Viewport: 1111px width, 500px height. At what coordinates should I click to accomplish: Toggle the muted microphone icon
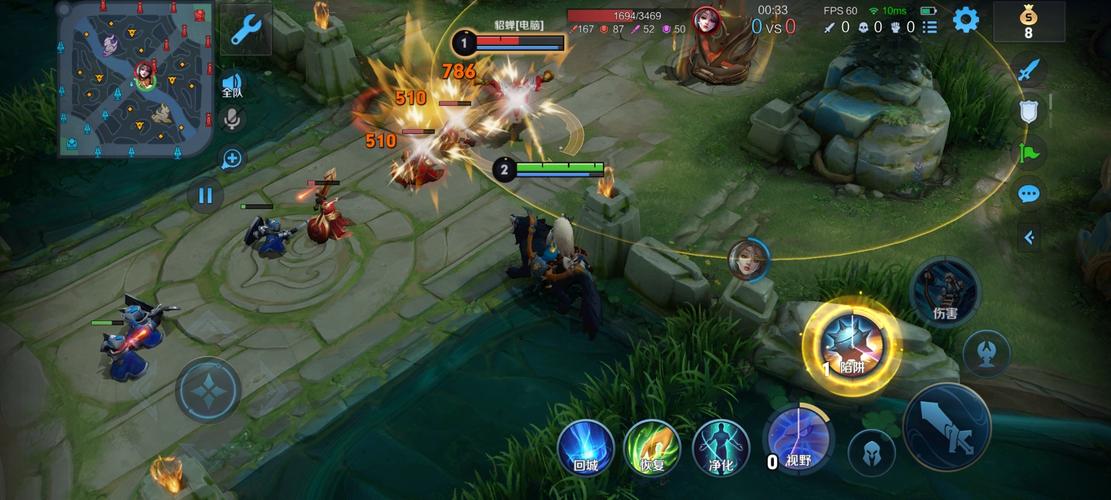pos(232,120)
